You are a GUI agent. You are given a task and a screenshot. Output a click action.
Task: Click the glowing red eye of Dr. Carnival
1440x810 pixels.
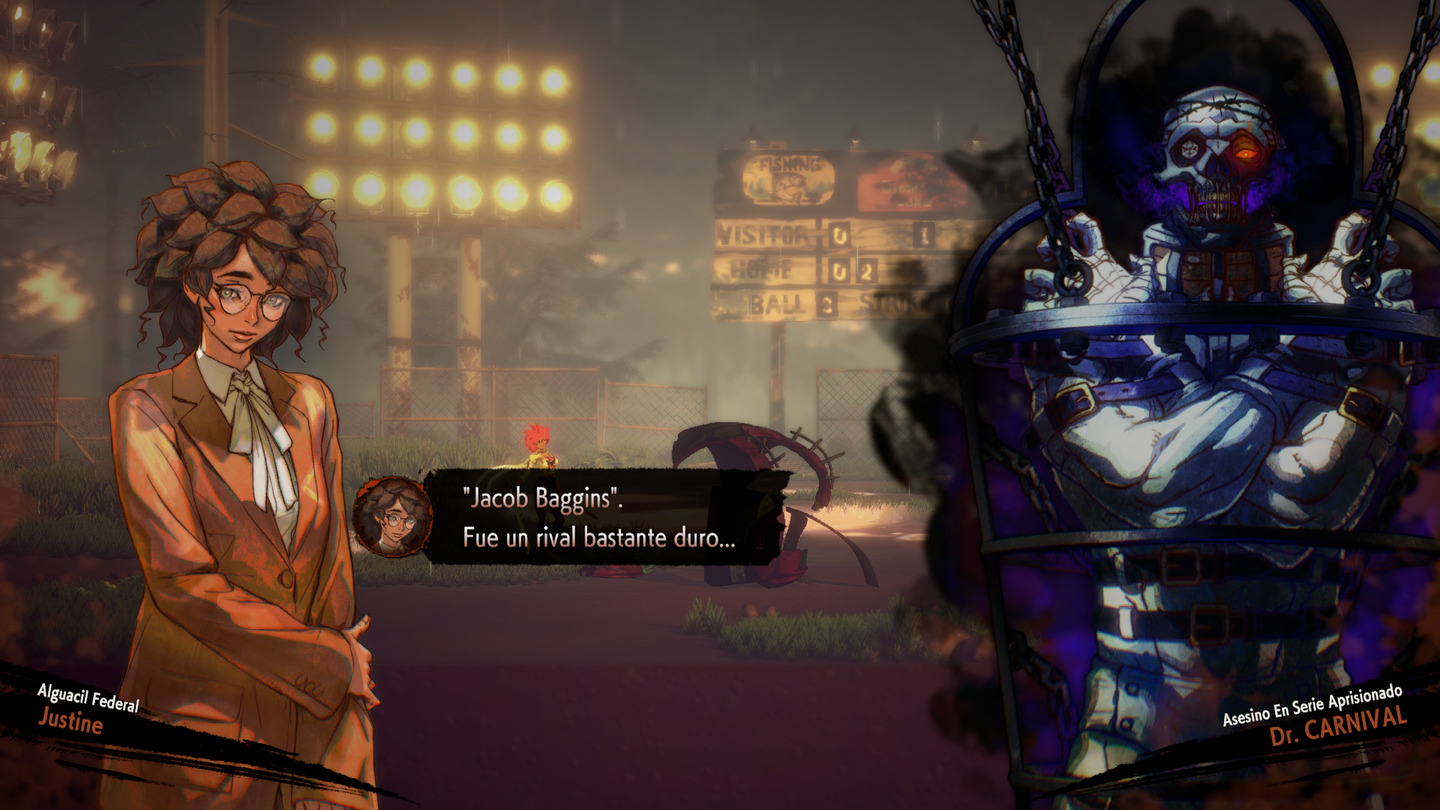point(1246,150)
